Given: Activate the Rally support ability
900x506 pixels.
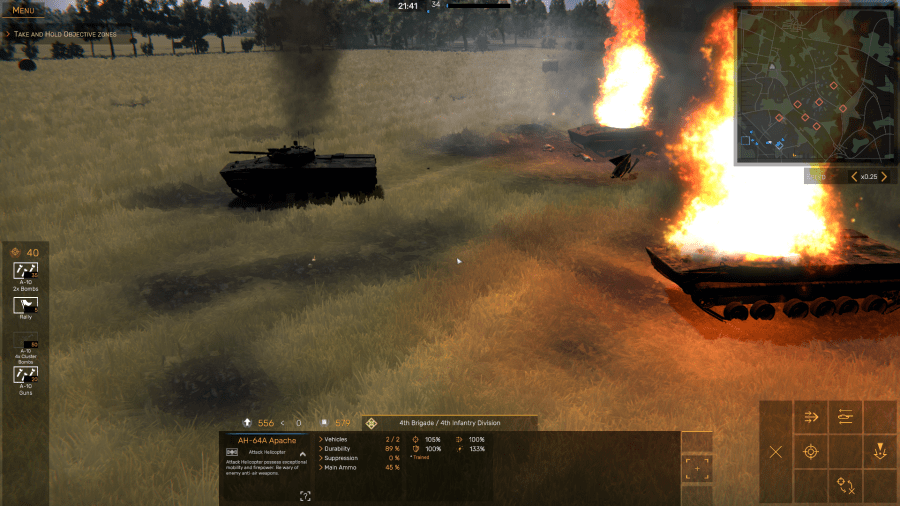Looking at the screenshot, I should coord(25,306).
